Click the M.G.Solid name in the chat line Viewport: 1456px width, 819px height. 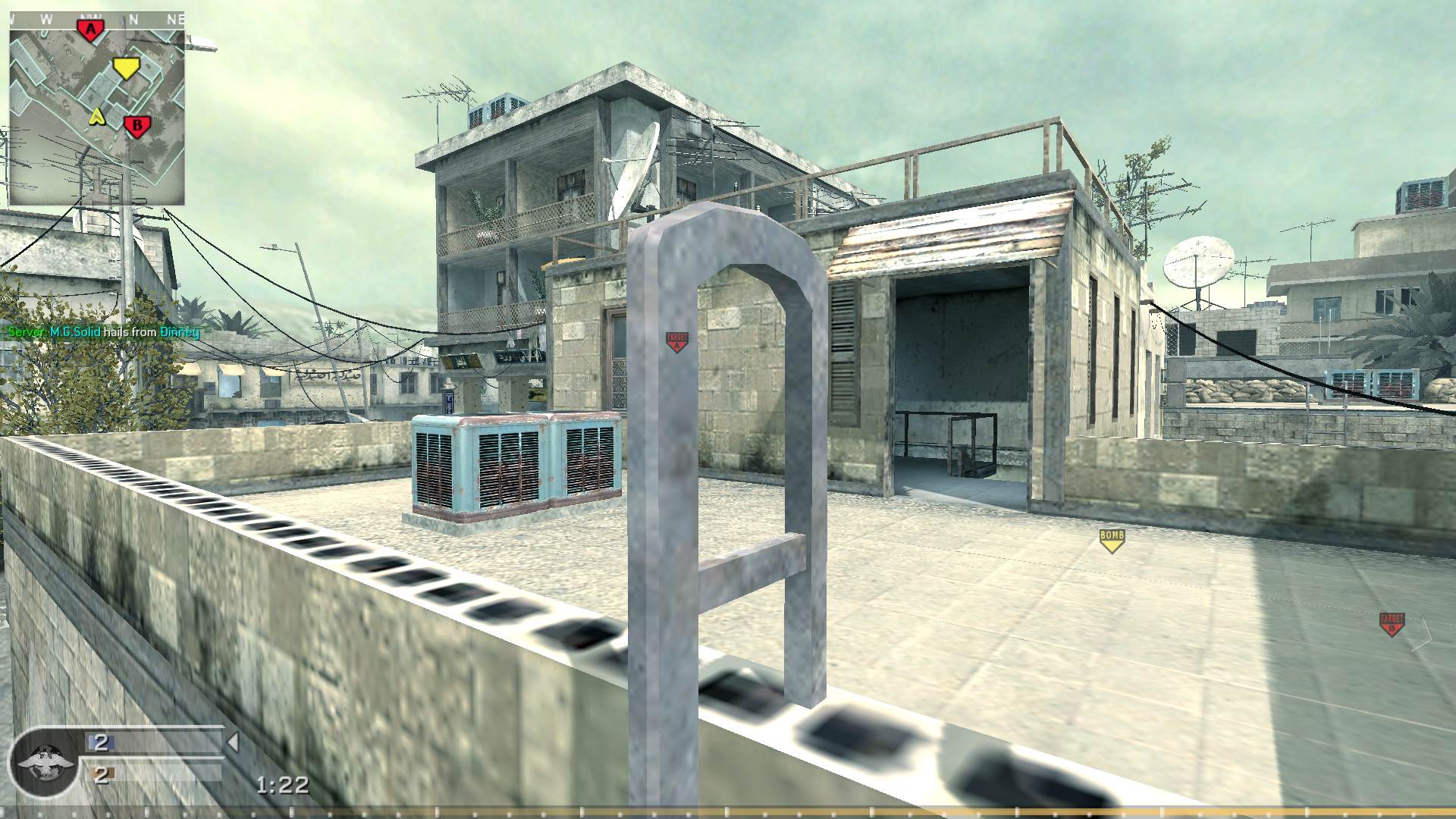75,332
